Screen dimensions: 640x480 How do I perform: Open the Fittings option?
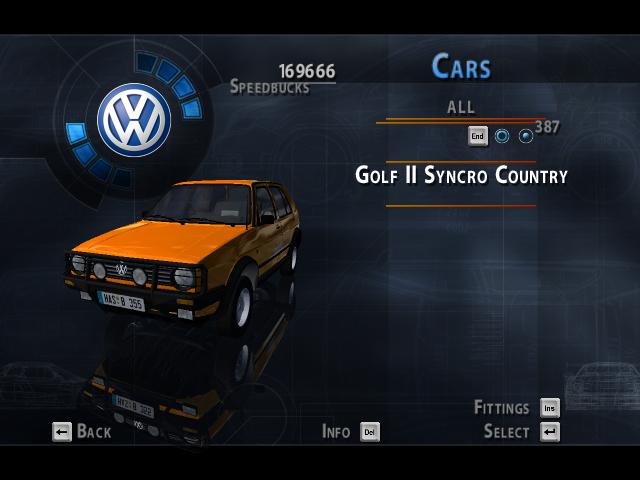tap(516, 408)
